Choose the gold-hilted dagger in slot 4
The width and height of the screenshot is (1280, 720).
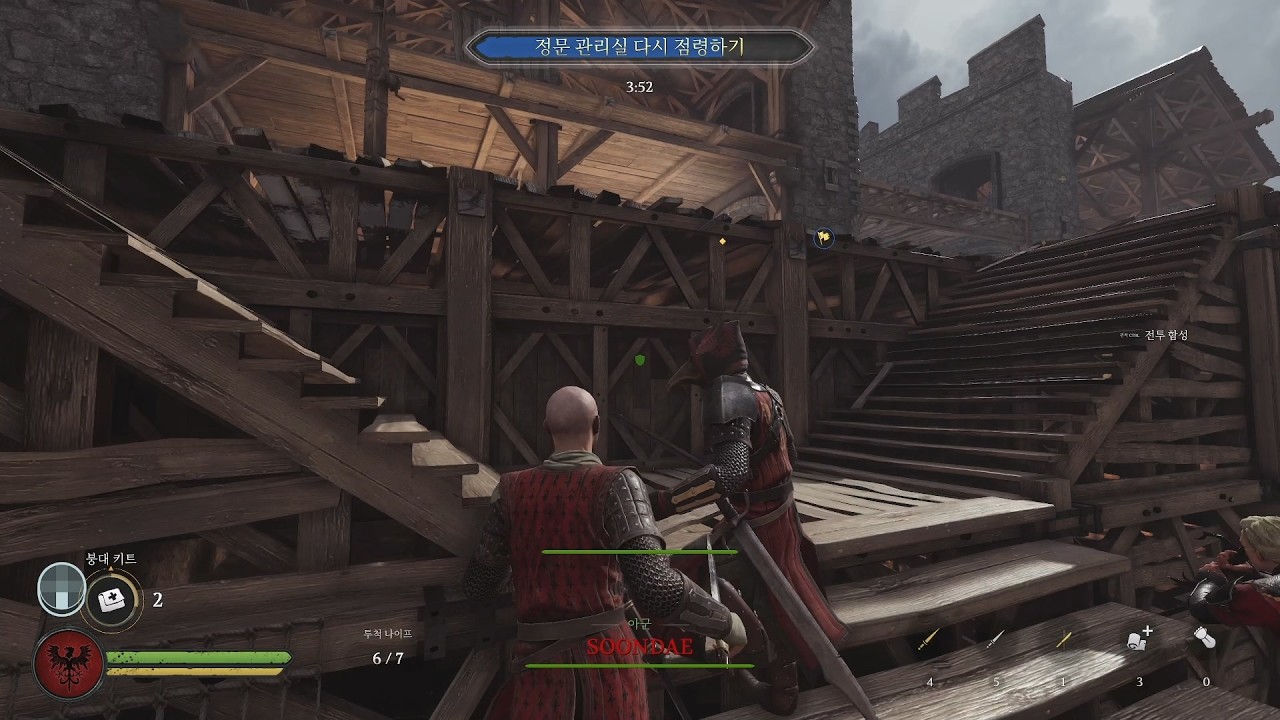click(x=930, y=640)
